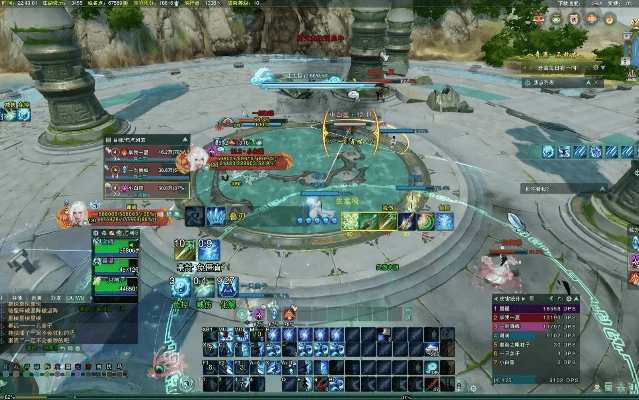Screen dimensions: 639x400
Task: Select the highlighted third row in the target list
Action: pyautogui.click(x=146, y=186)
